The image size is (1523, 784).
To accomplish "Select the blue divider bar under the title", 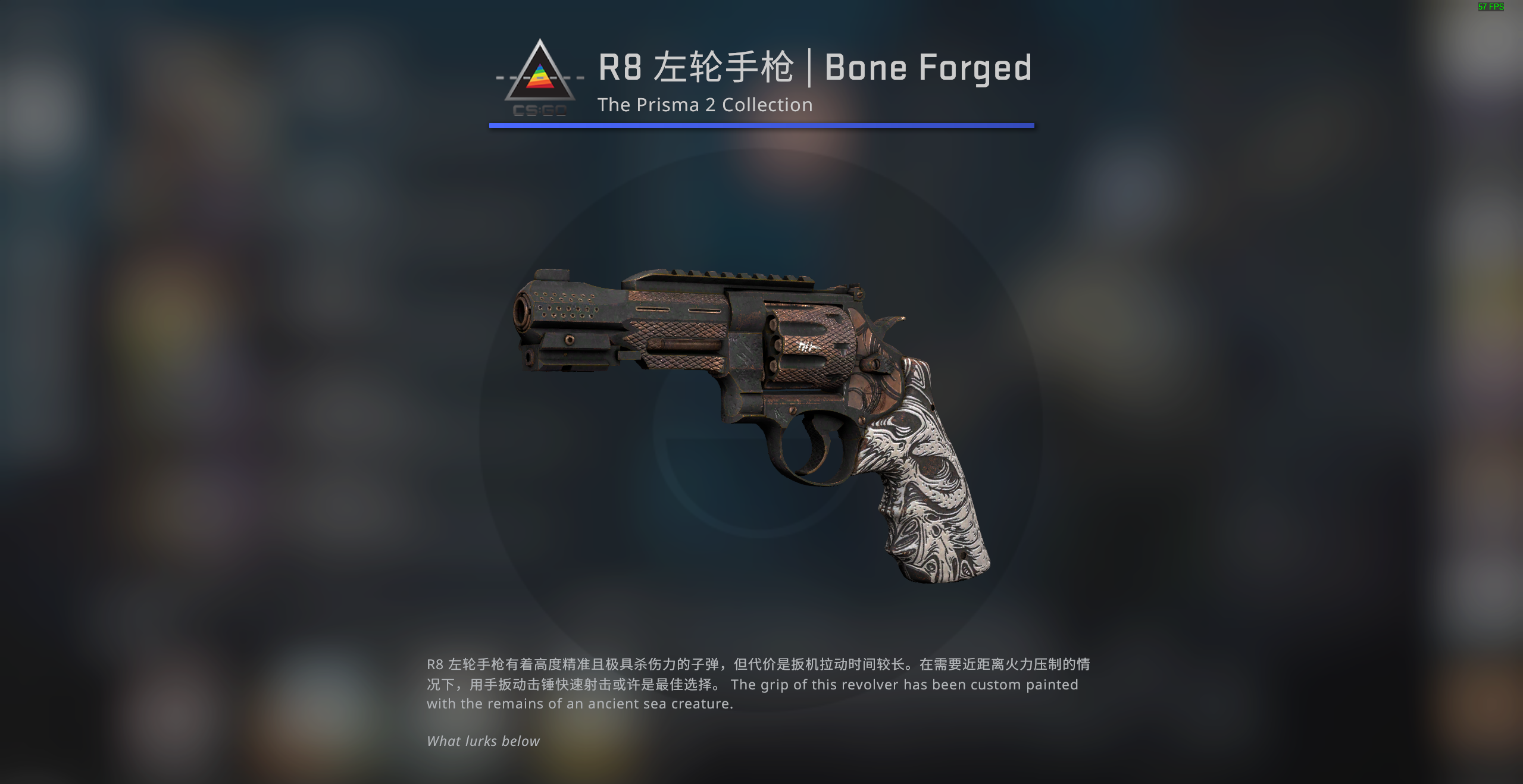I will tap(761, 125).
